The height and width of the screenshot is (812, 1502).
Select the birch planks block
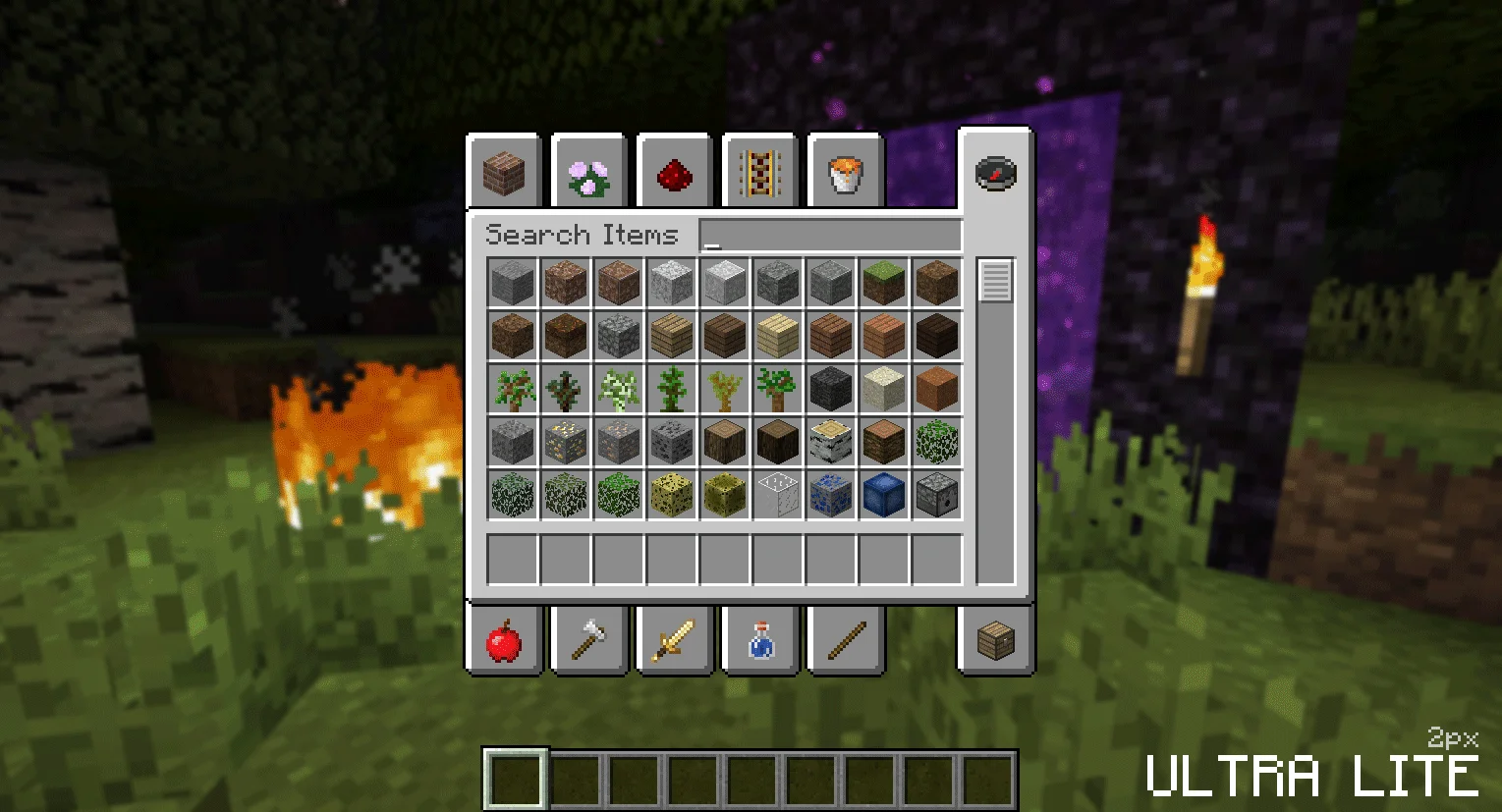click(777, 336)
